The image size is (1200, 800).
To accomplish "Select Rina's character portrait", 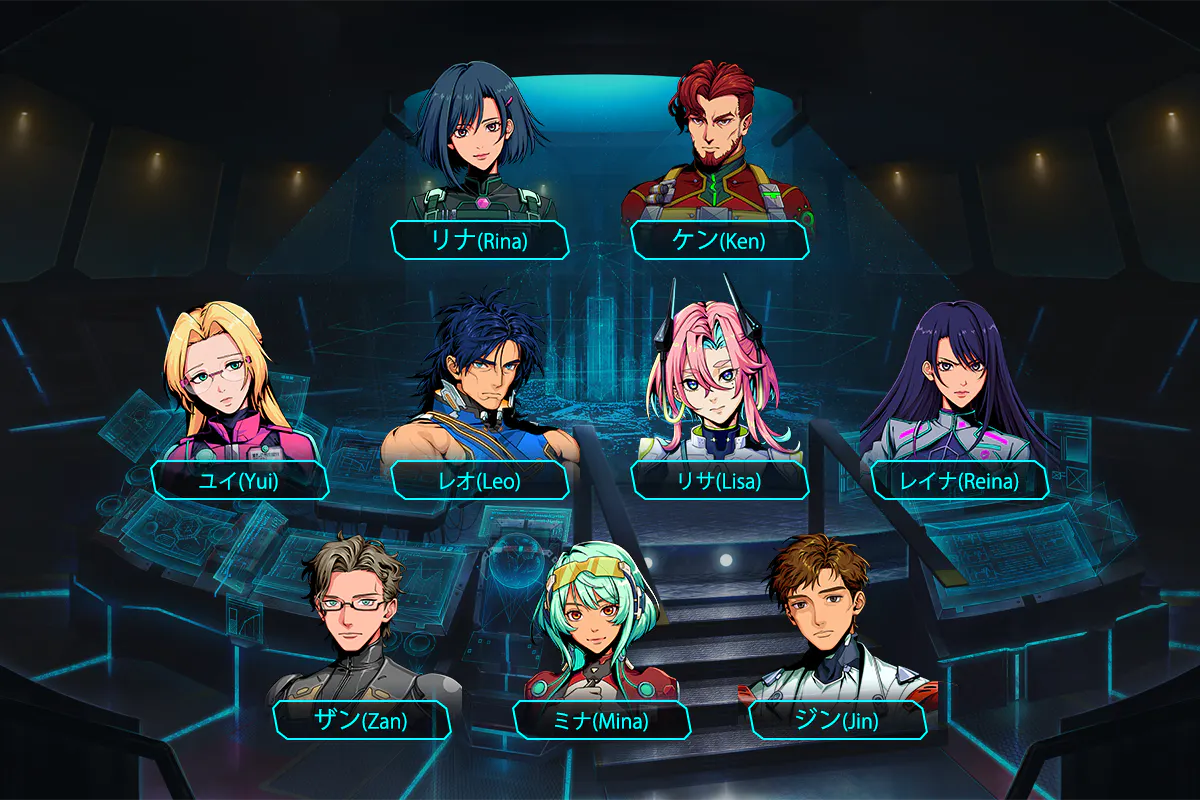I will [x=480, y=140].
